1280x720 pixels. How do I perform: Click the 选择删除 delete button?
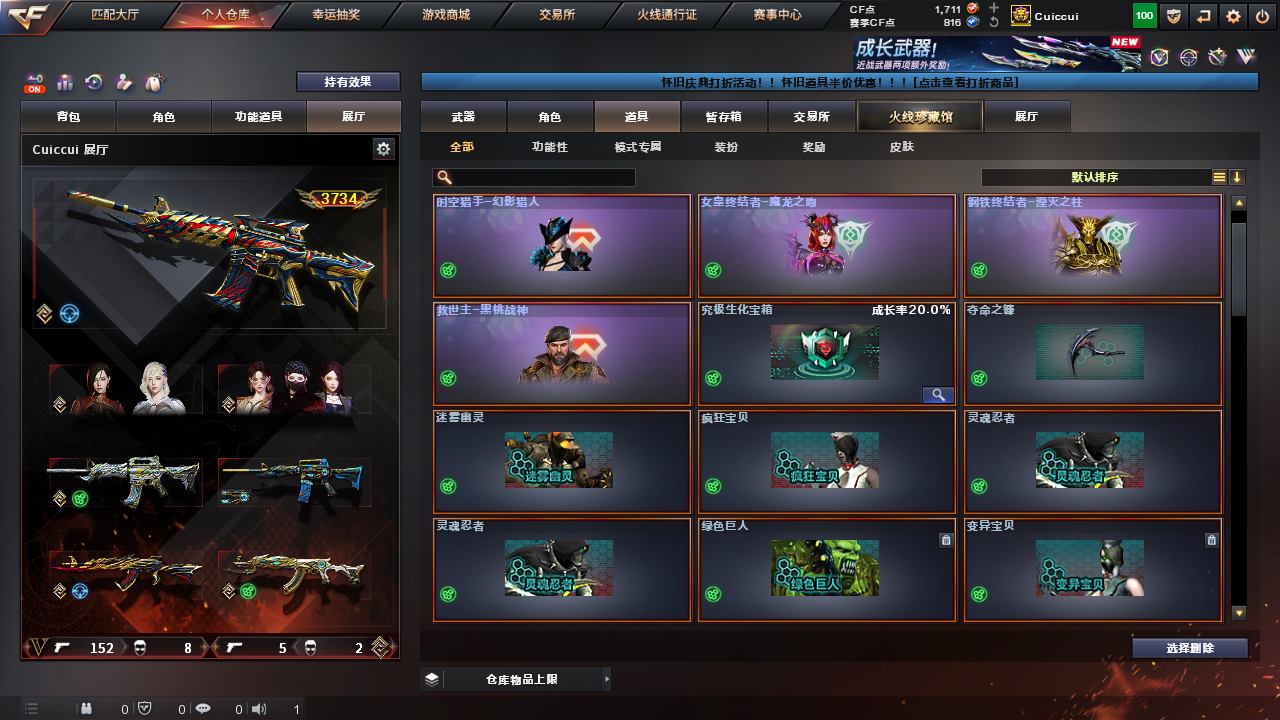[1189, 648]
